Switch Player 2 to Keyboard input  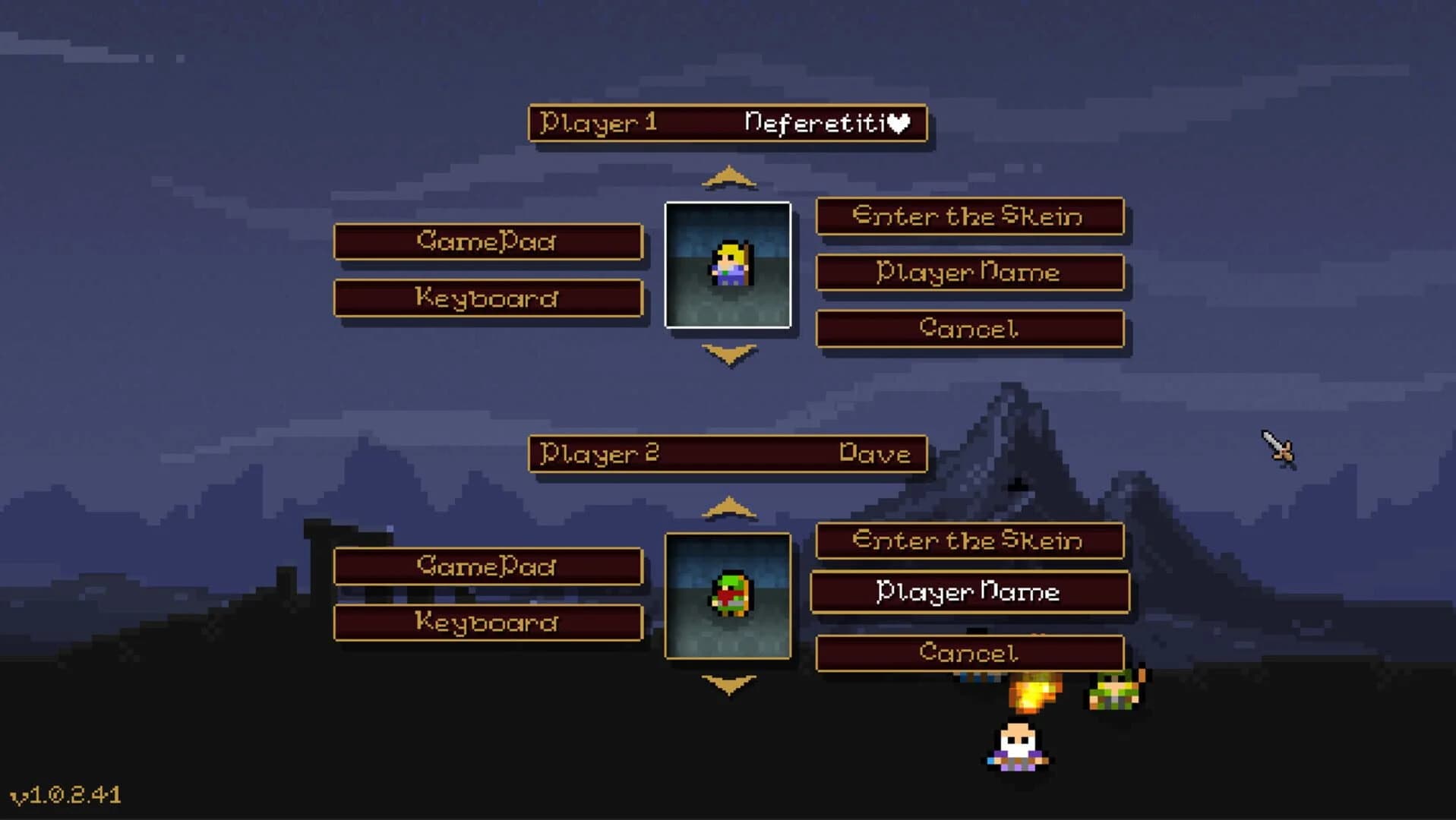(x=488, y=623)
